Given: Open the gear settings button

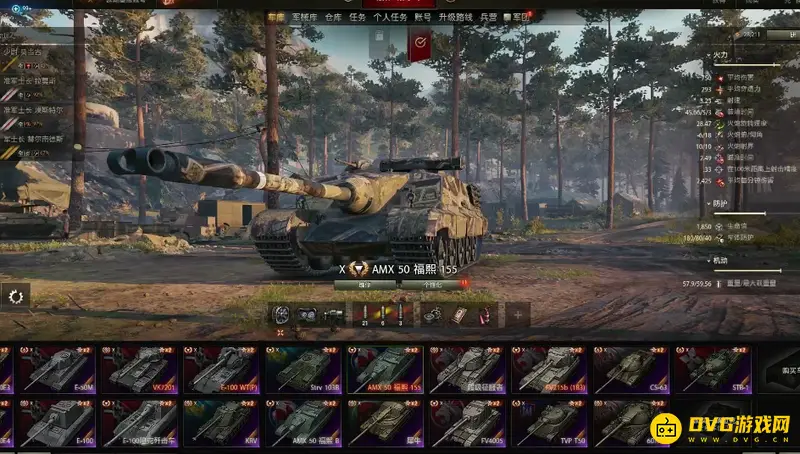Looking at the screenshot, I should pos(15,295).
